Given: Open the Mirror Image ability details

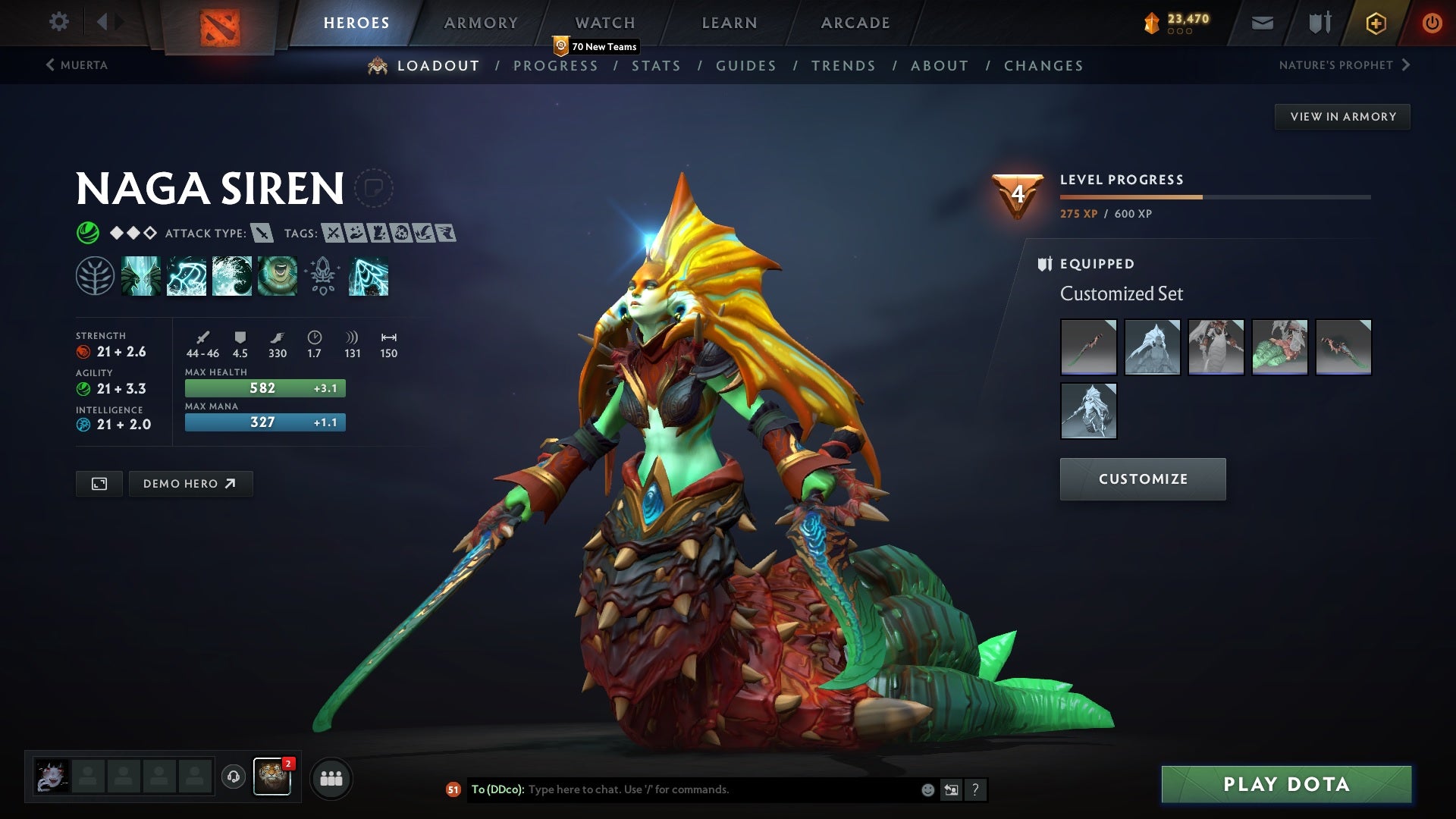Looking at the screenshot, I should pyautogui.click(x=141, y=276).
